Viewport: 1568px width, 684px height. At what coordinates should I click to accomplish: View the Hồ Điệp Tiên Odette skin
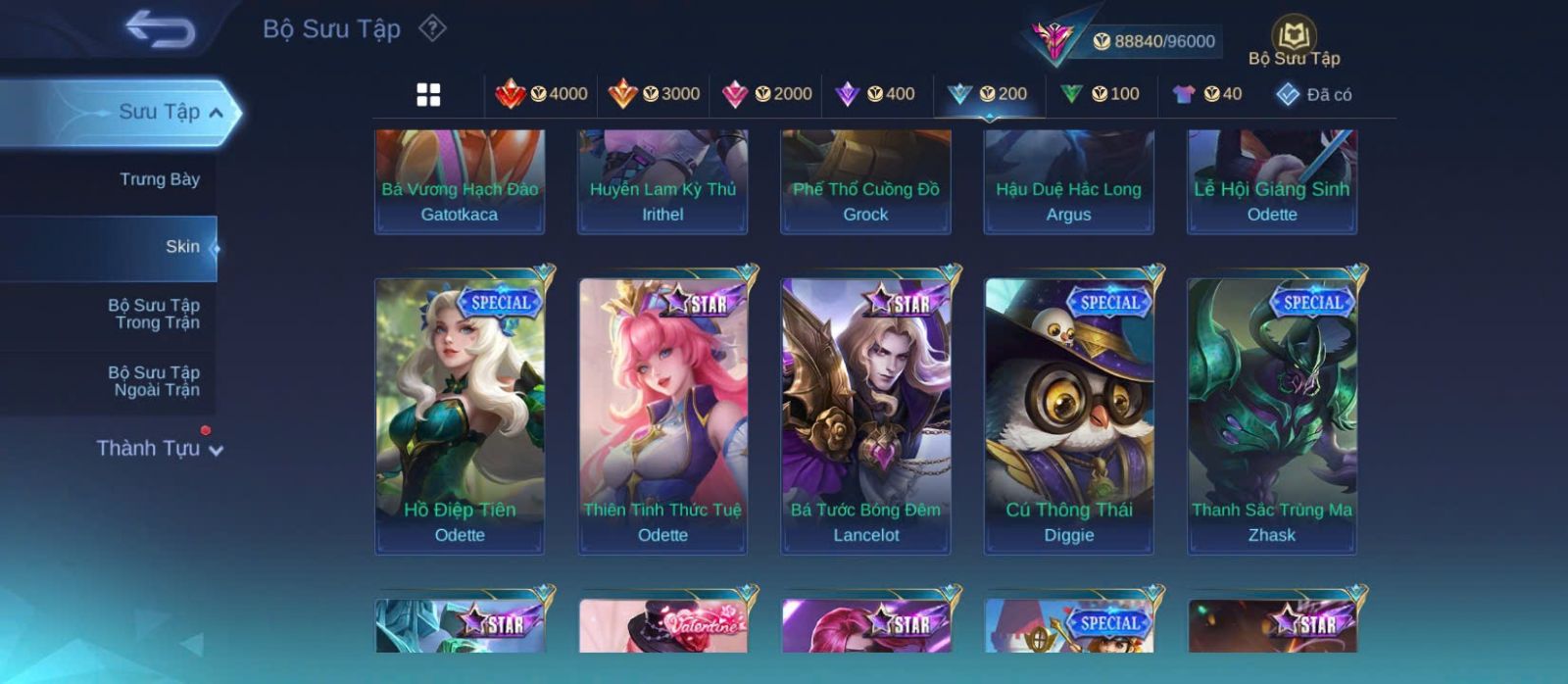point(460,416)
